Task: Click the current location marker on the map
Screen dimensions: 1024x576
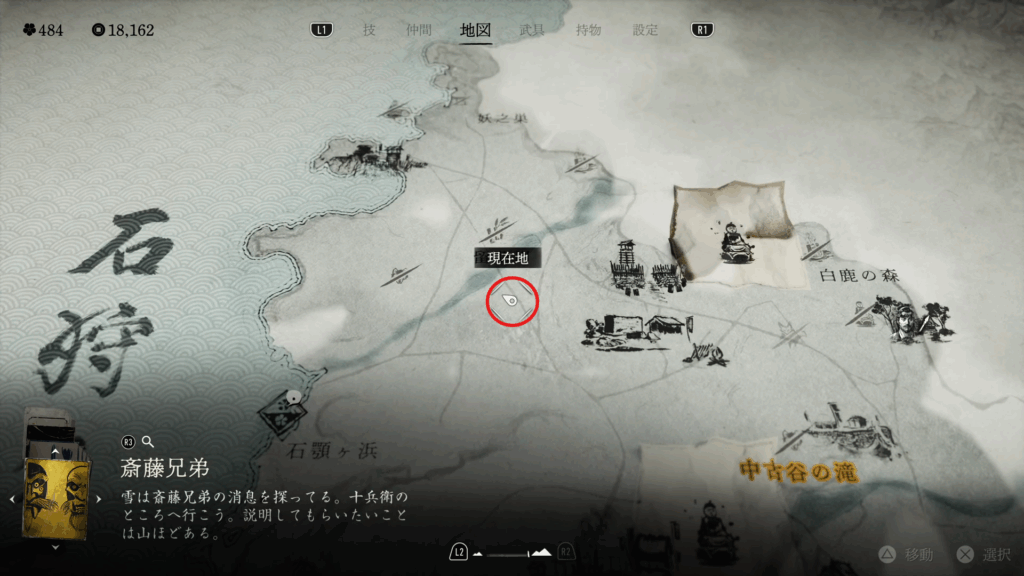Action: pos(512,301)
